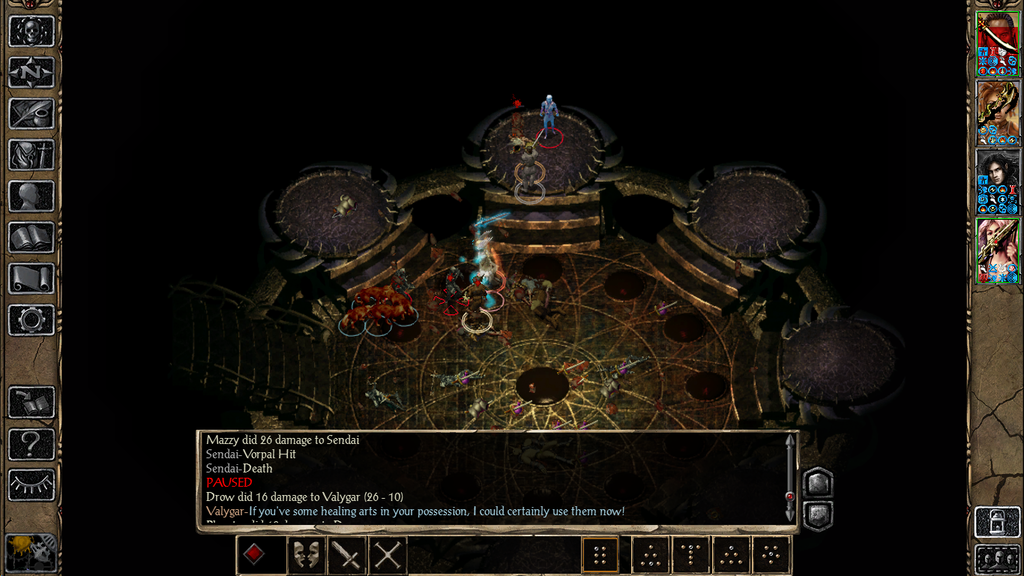Choose the twin masks talk action
The image size is (1024, 576).
304,554
